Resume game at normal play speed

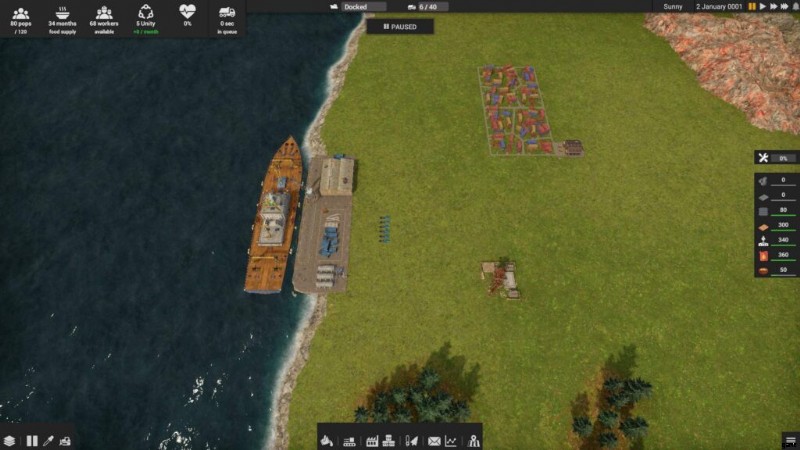(x=763, y=6)
